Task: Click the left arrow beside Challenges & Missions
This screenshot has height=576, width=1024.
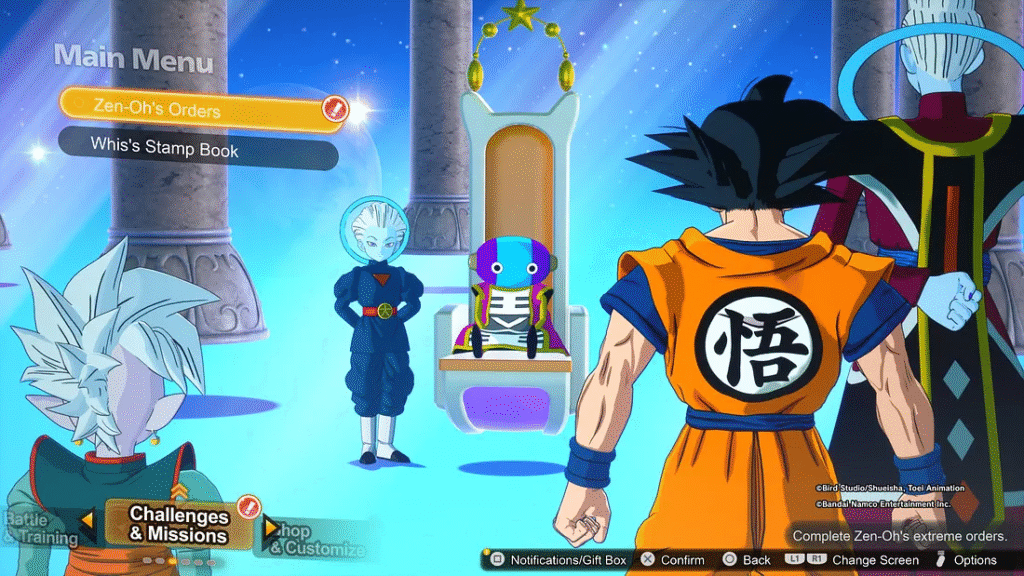Action: tap(88, 521)
